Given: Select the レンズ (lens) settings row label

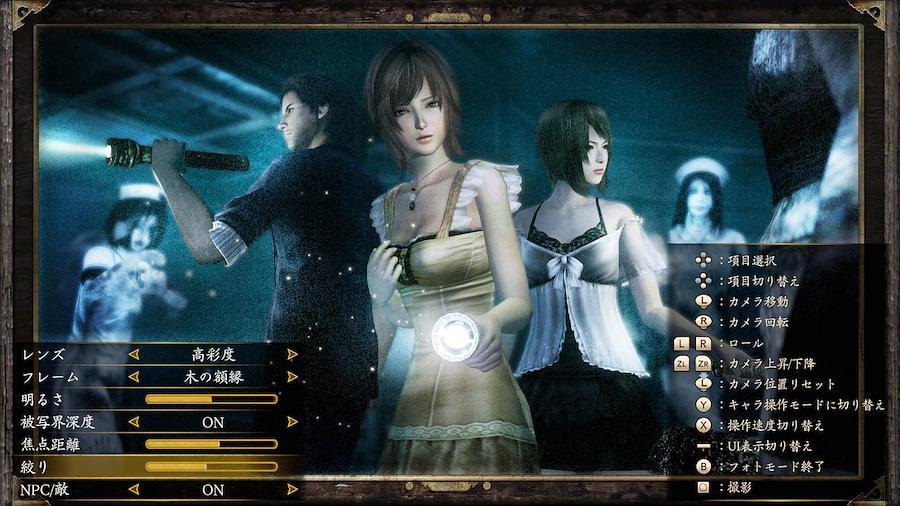Looking at the screenshot, I should pyautogui.click(x=42, y=354).
